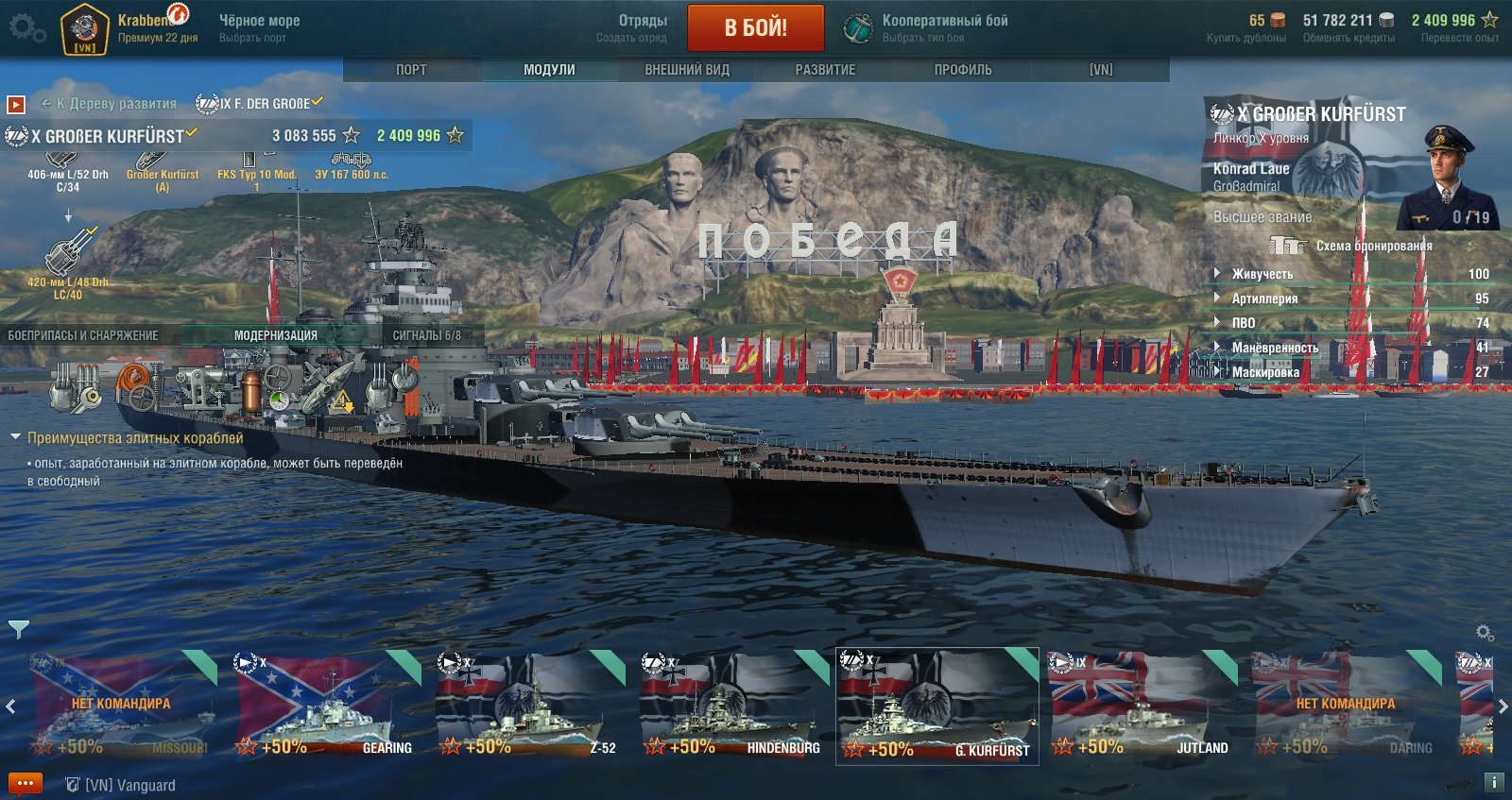Open the orange chat button
Image resolution: width=1512 pixels, height=800 pixels.
tap(26, 784)
